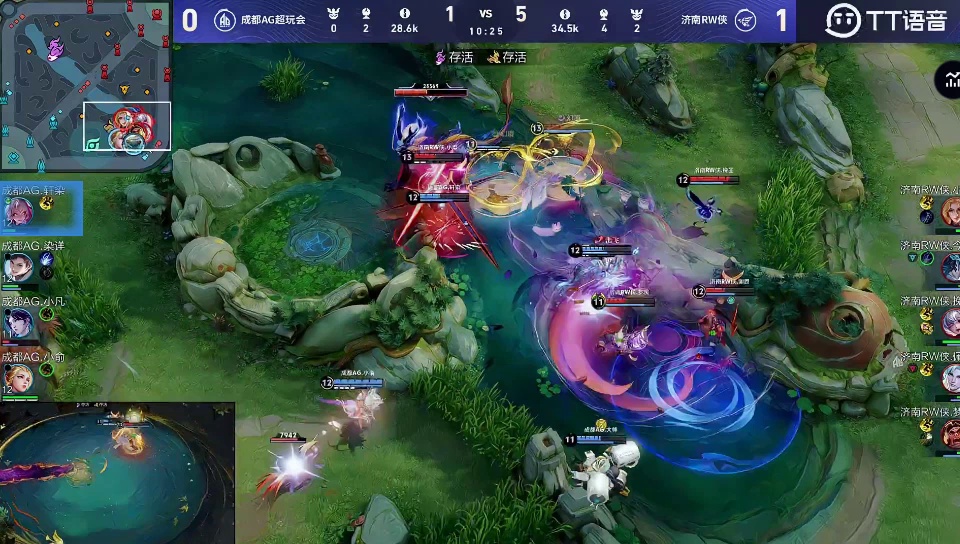Open the match statistics chart button
Screen dimensions: 960x544
pos(947,82)
